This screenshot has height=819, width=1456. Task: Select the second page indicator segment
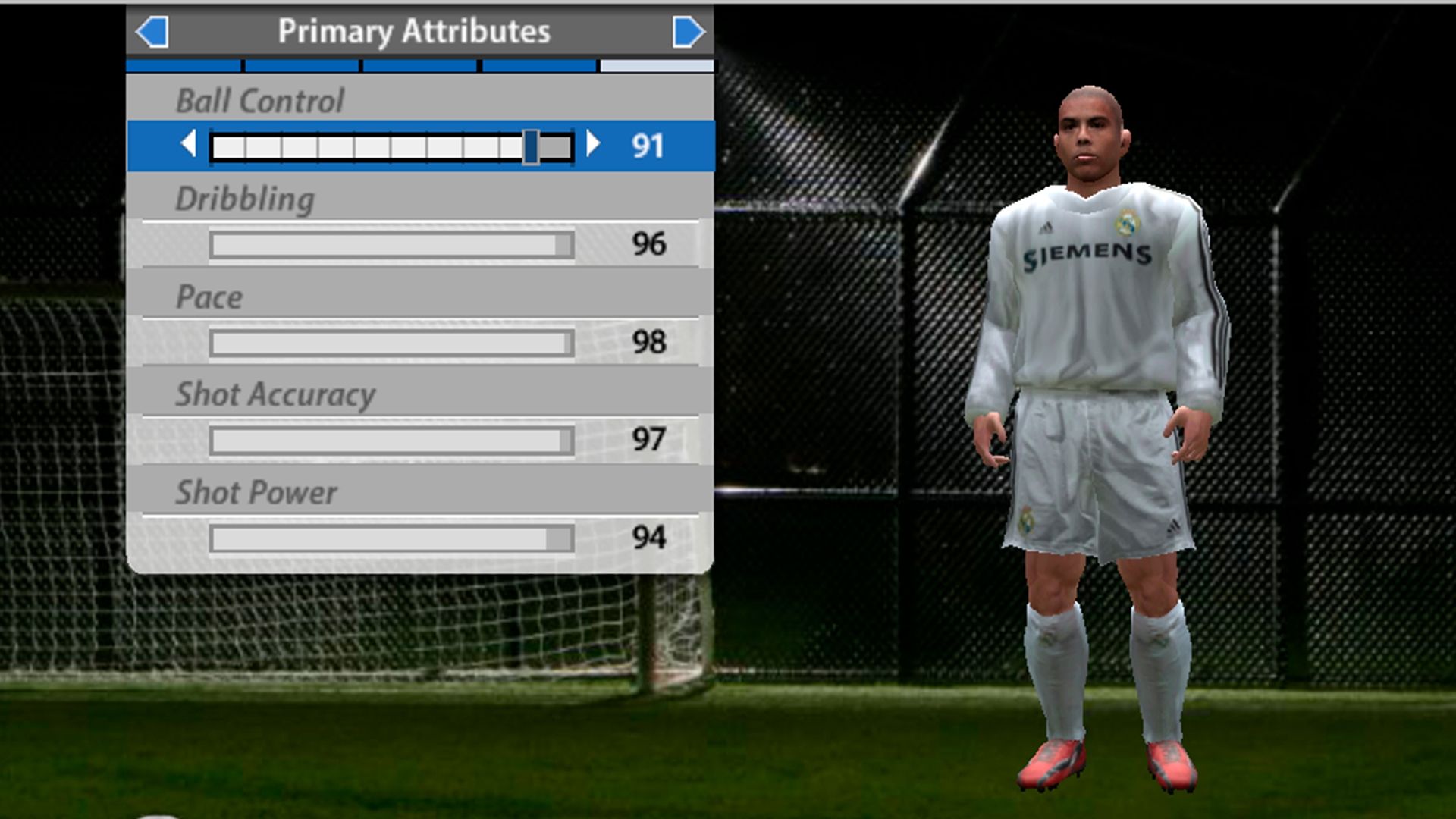[301, 66]
